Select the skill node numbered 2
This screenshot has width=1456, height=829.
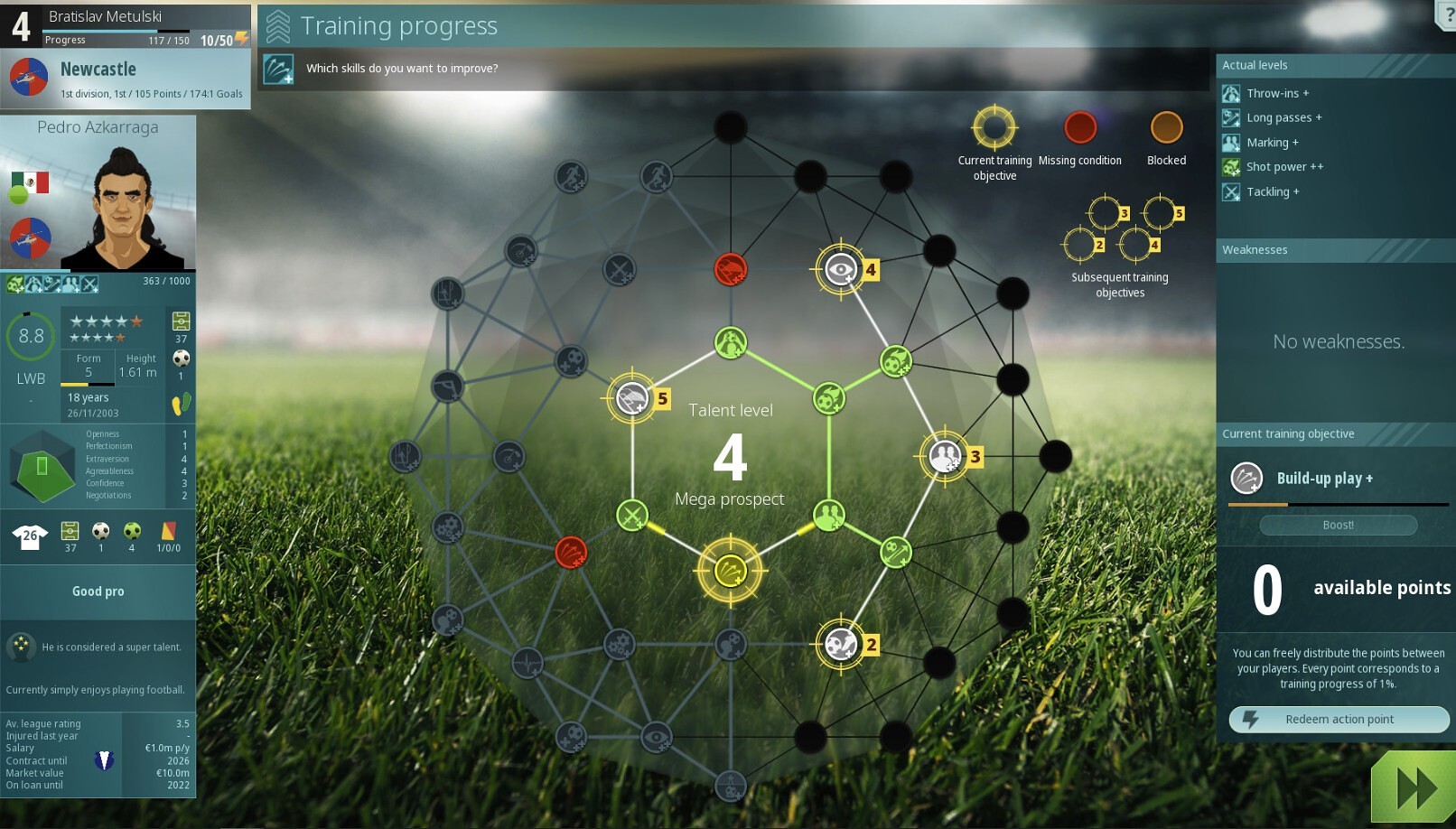(841, 645)
